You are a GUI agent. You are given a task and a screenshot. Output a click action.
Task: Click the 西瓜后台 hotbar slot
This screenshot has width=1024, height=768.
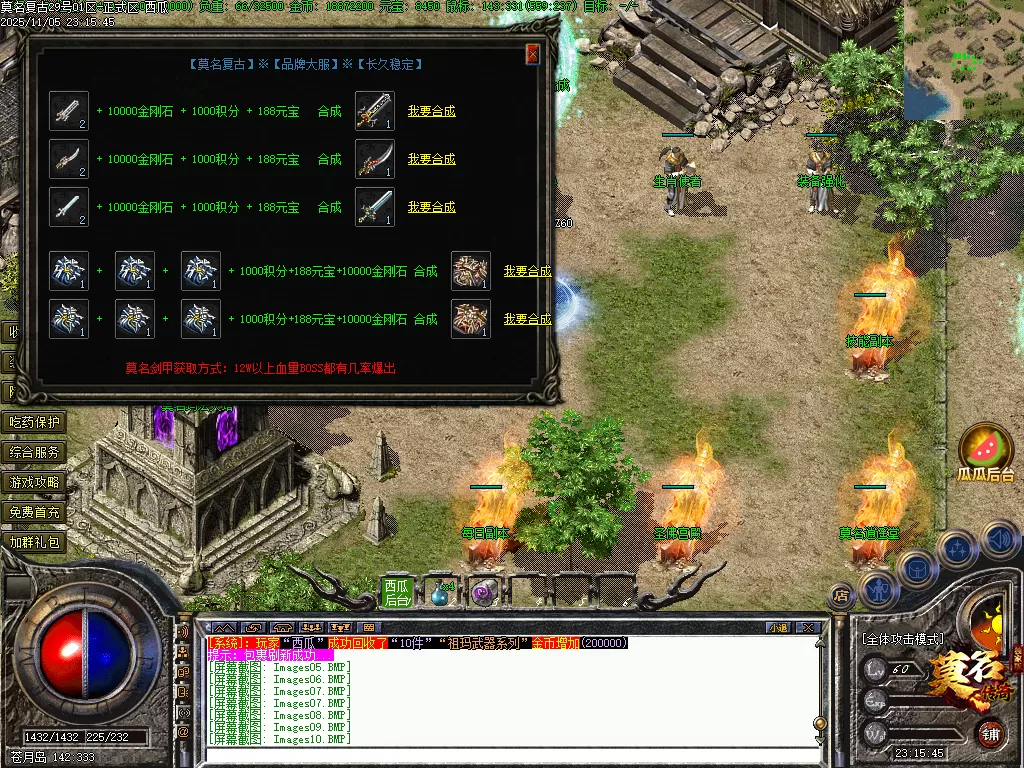tap(397, 592)
